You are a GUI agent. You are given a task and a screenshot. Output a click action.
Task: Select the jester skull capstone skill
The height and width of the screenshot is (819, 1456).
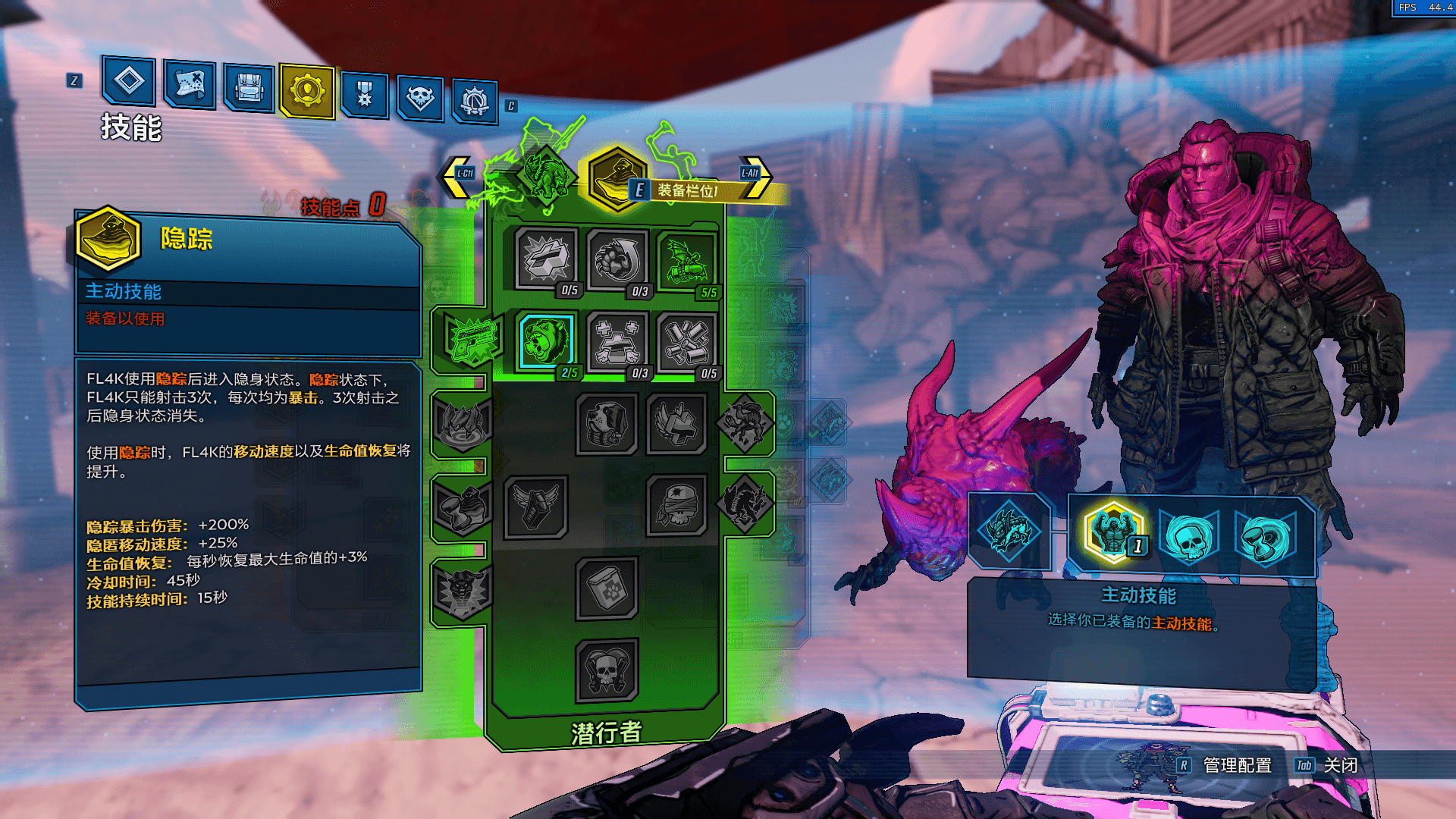click(x=606, y=670)
